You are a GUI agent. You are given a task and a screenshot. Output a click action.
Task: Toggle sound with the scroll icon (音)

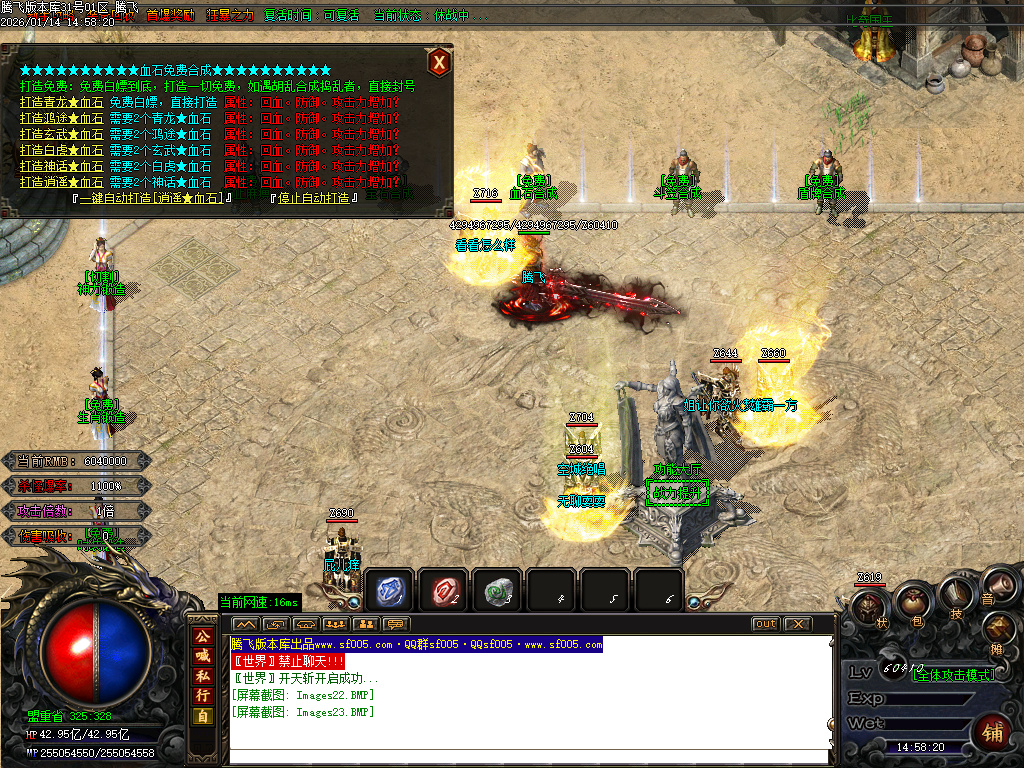(994, 587)
